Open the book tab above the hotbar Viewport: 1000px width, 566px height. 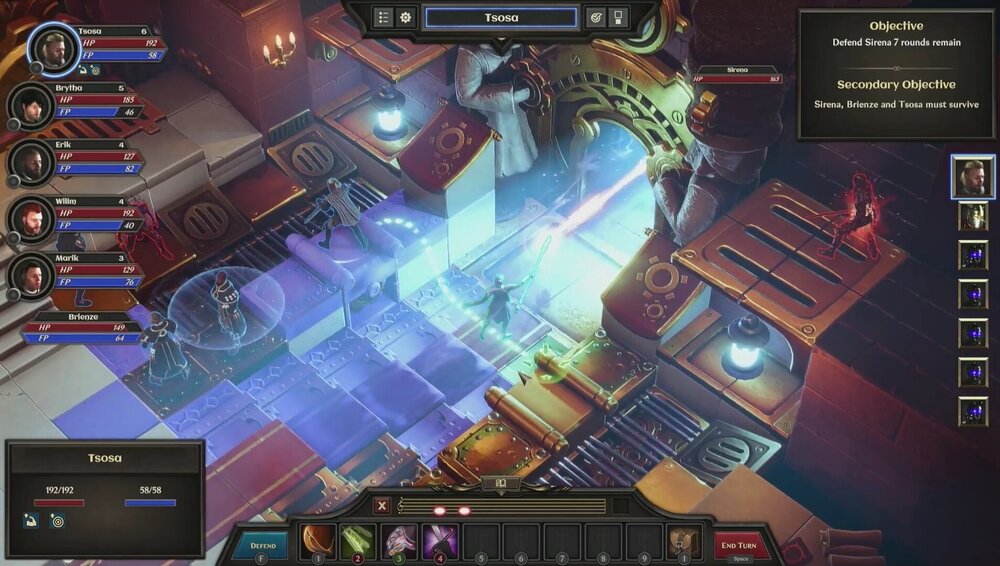pos(500,485)
